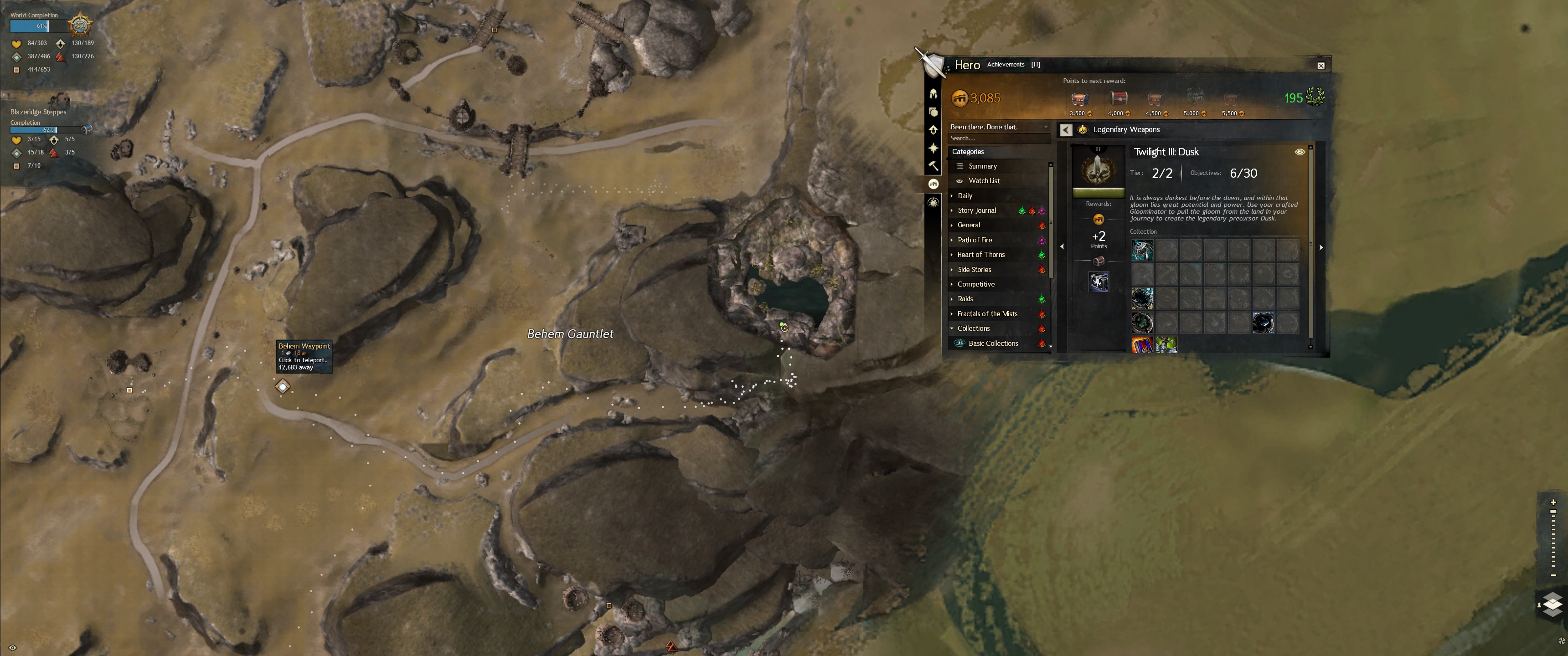Select Basic Collections subcategory
This screenshot has height=656, width=1568.
point(993,343)
